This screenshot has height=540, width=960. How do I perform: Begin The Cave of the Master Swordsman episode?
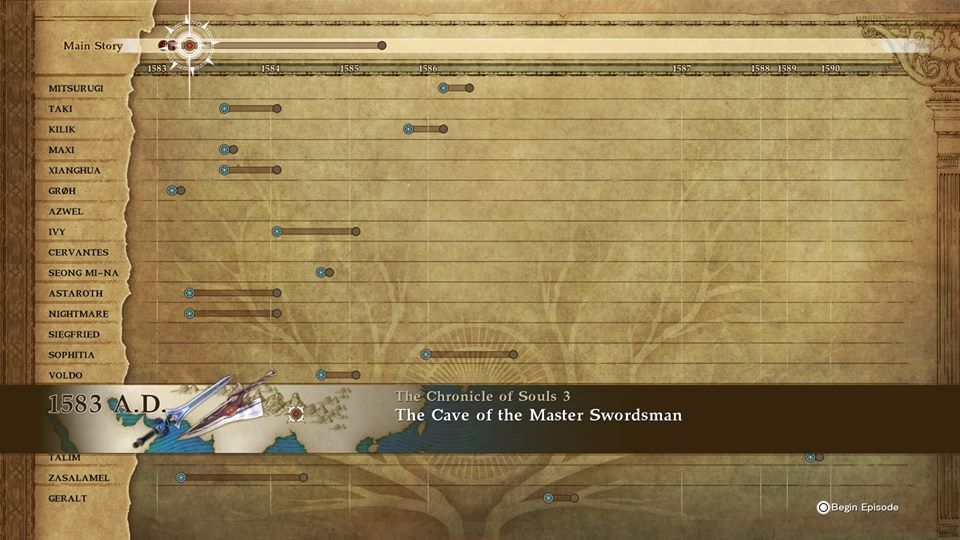(x=858, y=507)
